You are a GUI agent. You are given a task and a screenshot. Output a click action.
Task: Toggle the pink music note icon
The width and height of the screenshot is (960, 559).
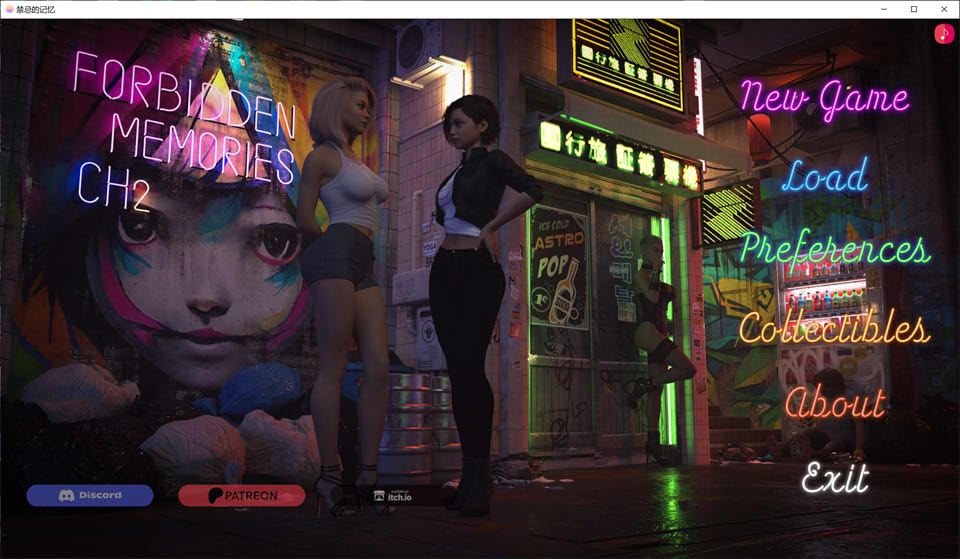[x=944, y=34]
